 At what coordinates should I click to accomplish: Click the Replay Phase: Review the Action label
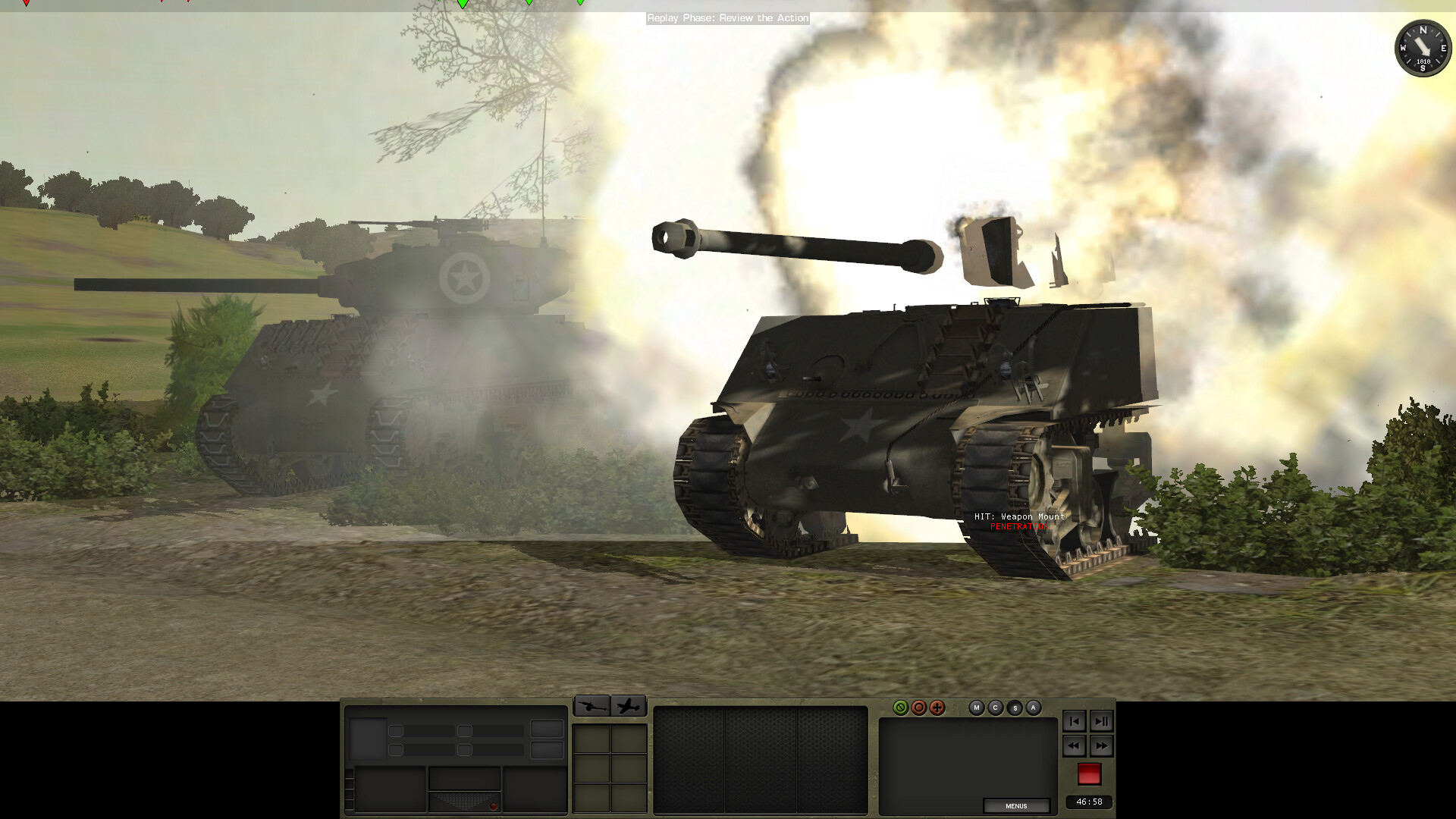tap(727, 18)
